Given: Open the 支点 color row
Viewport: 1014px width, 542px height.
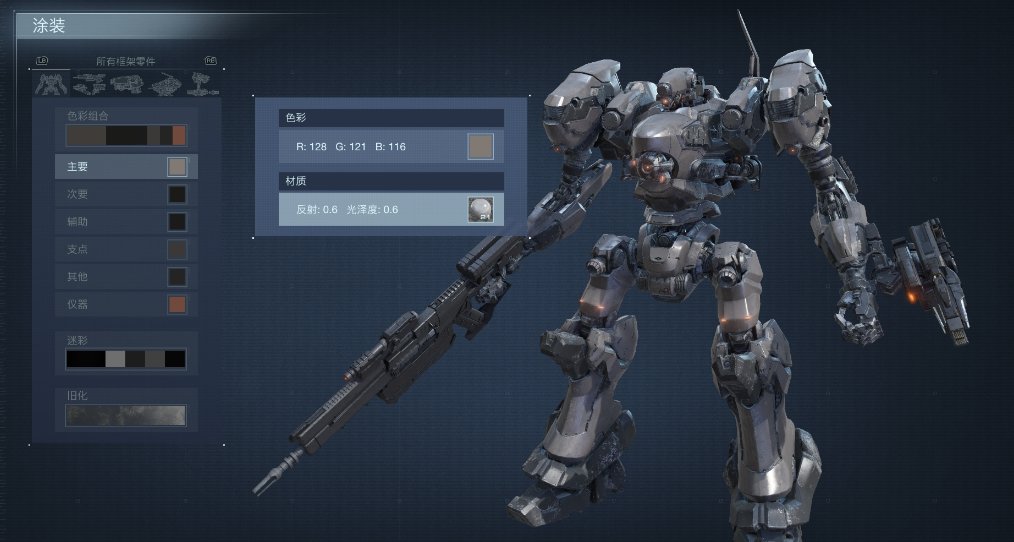Looking at the screenshot, I should [126, 249].
